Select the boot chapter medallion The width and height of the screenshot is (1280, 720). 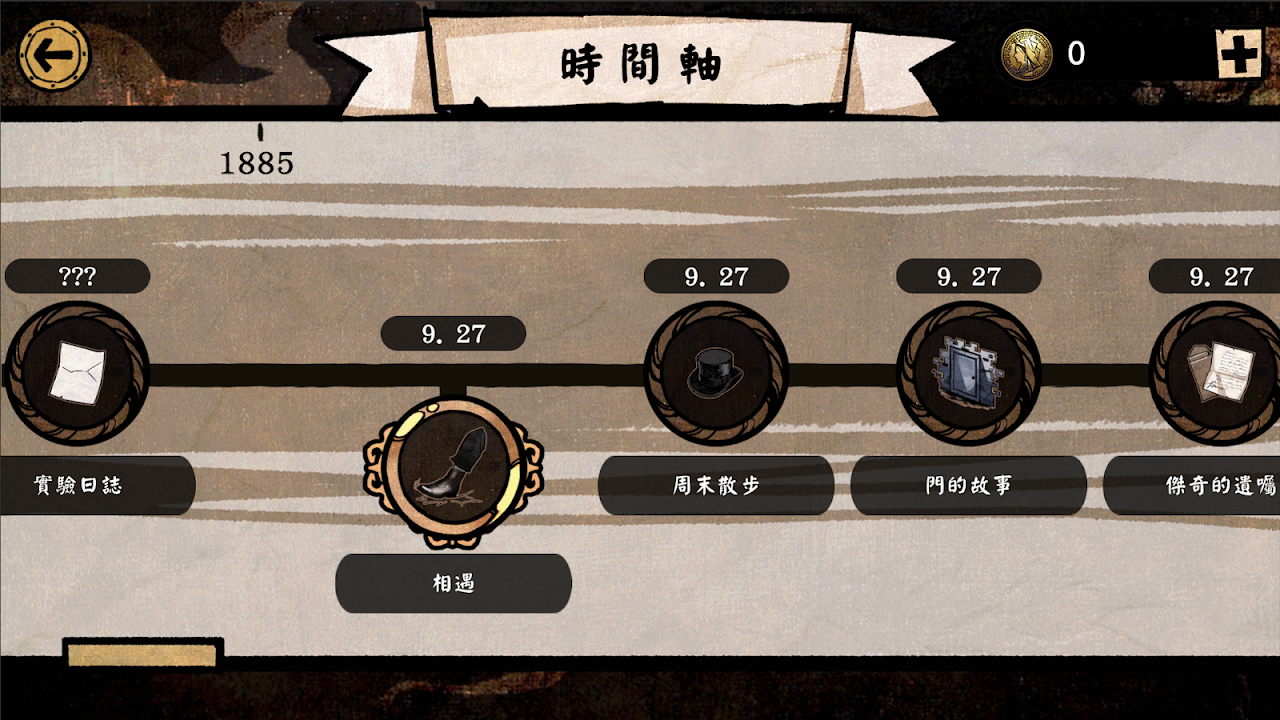point(453,471)
